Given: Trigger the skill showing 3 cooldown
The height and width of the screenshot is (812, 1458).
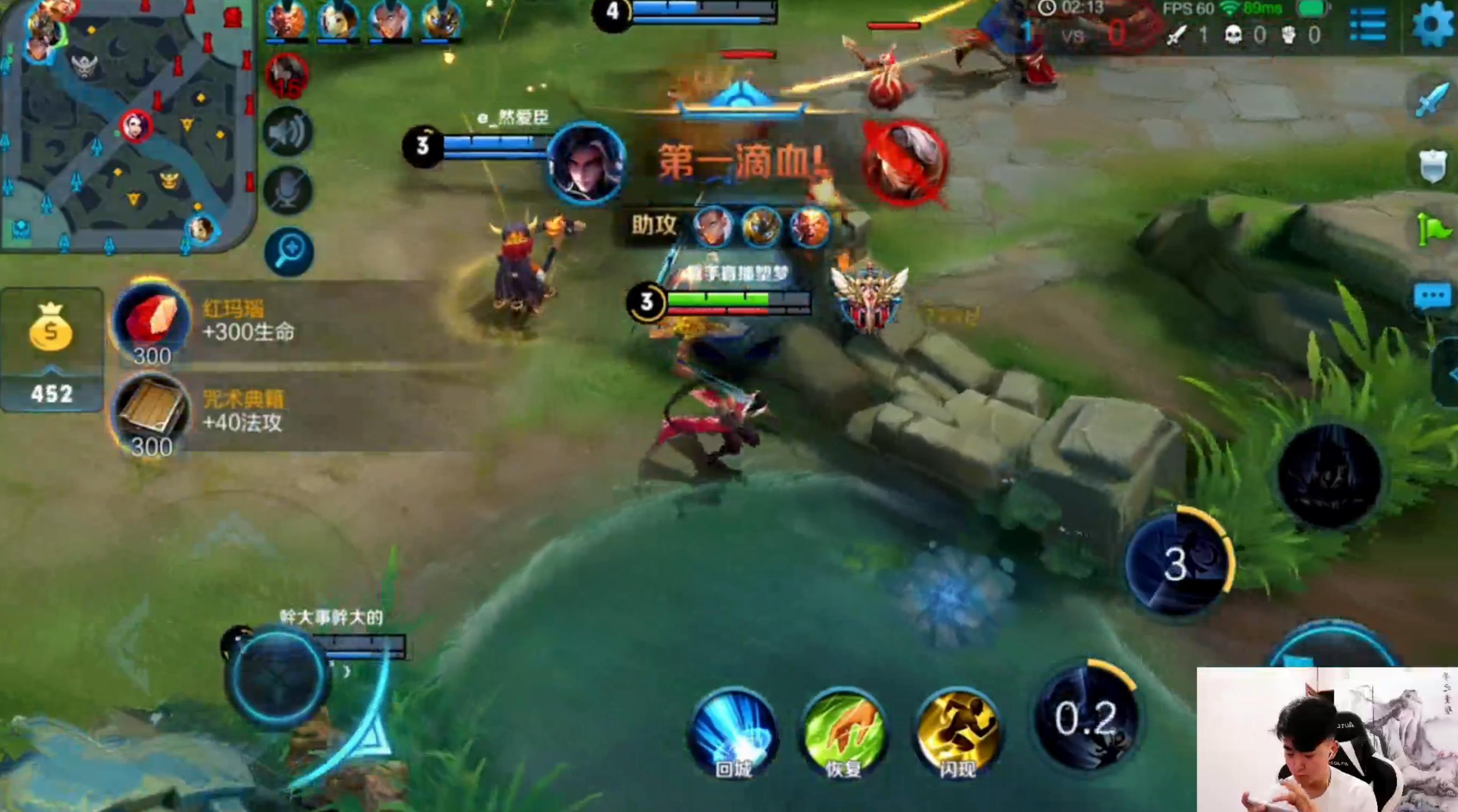Looking at the screenshot, I should [x=1177, y=565].
